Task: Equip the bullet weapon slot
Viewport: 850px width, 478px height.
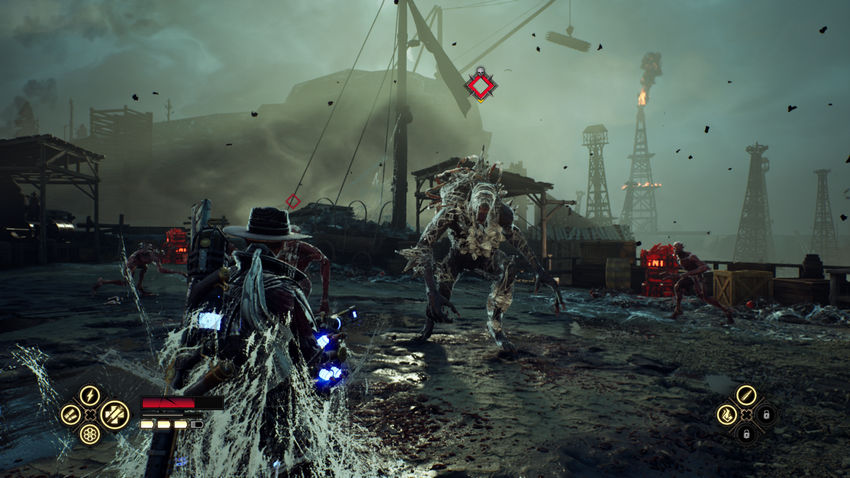Action: (746, 395)
